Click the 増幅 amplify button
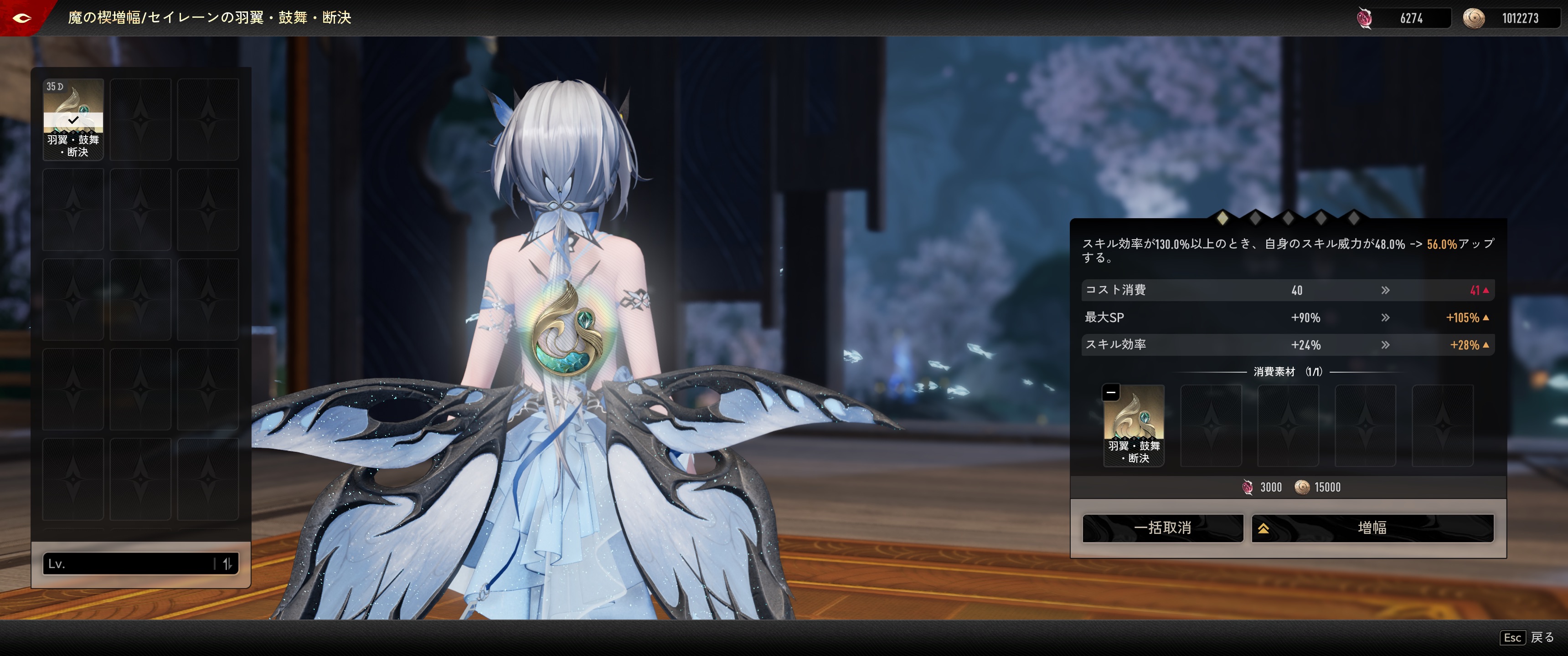The image size is (1568, 656). tap(1372, 528)
